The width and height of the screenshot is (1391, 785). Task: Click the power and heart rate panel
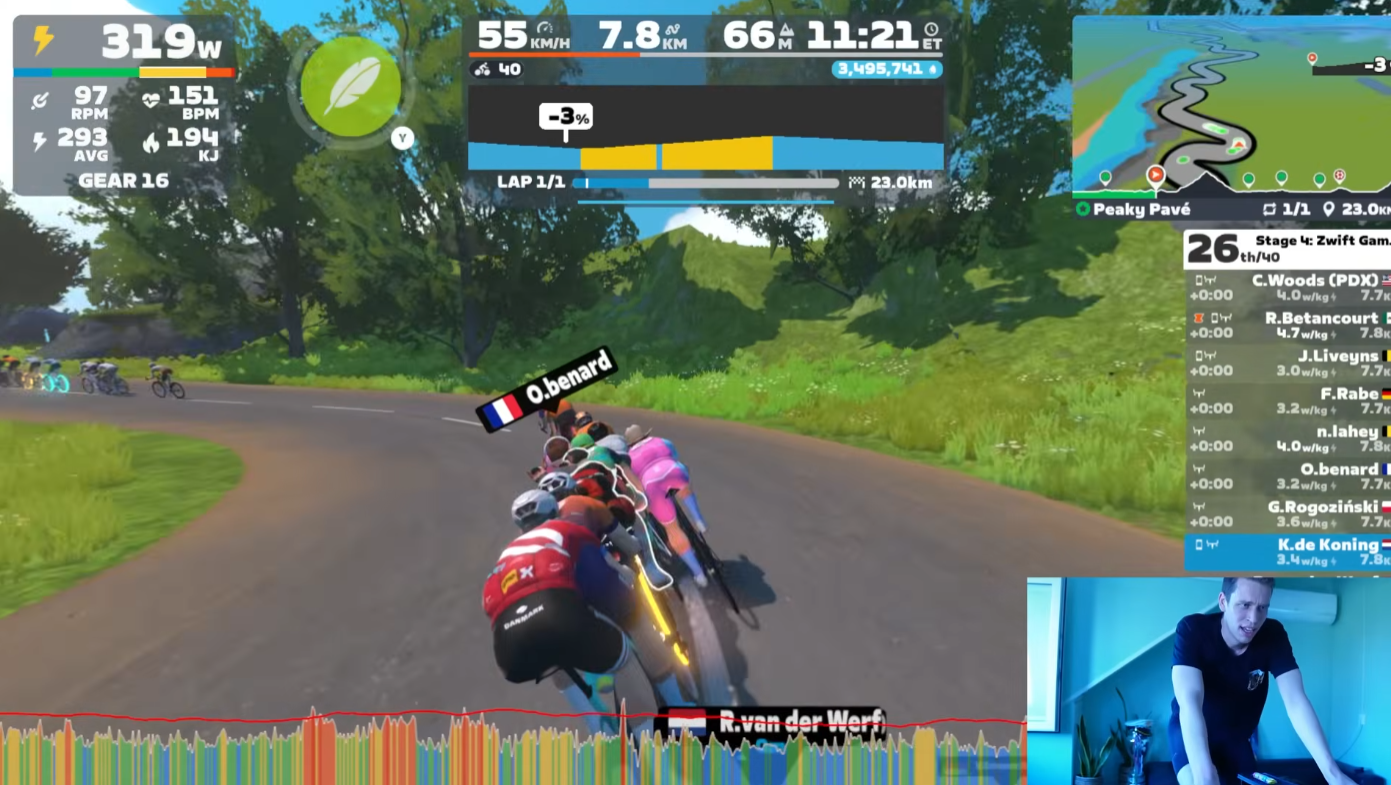click(124, 105)
